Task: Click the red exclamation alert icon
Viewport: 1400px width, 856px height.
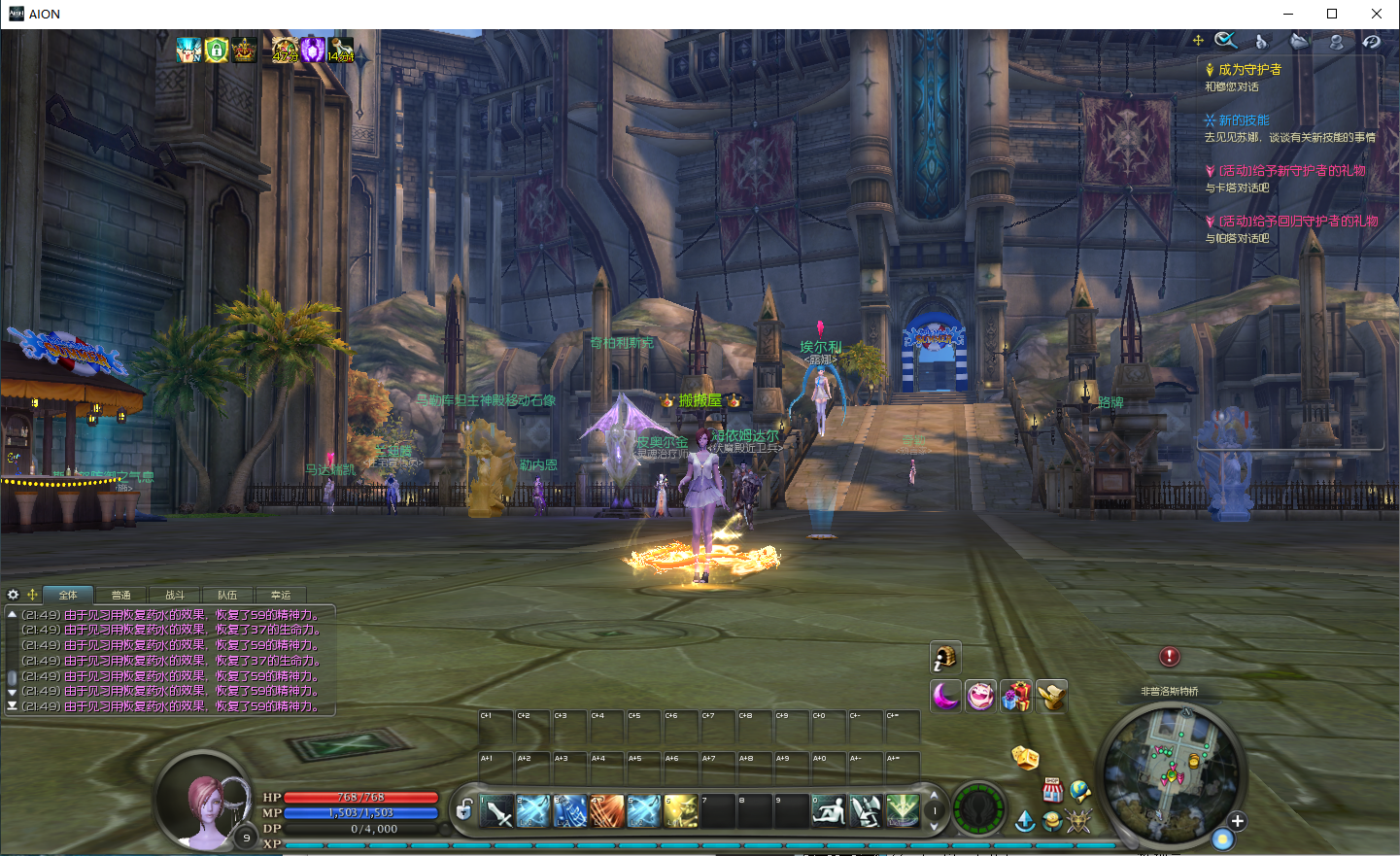Action: coord(1170,657)
